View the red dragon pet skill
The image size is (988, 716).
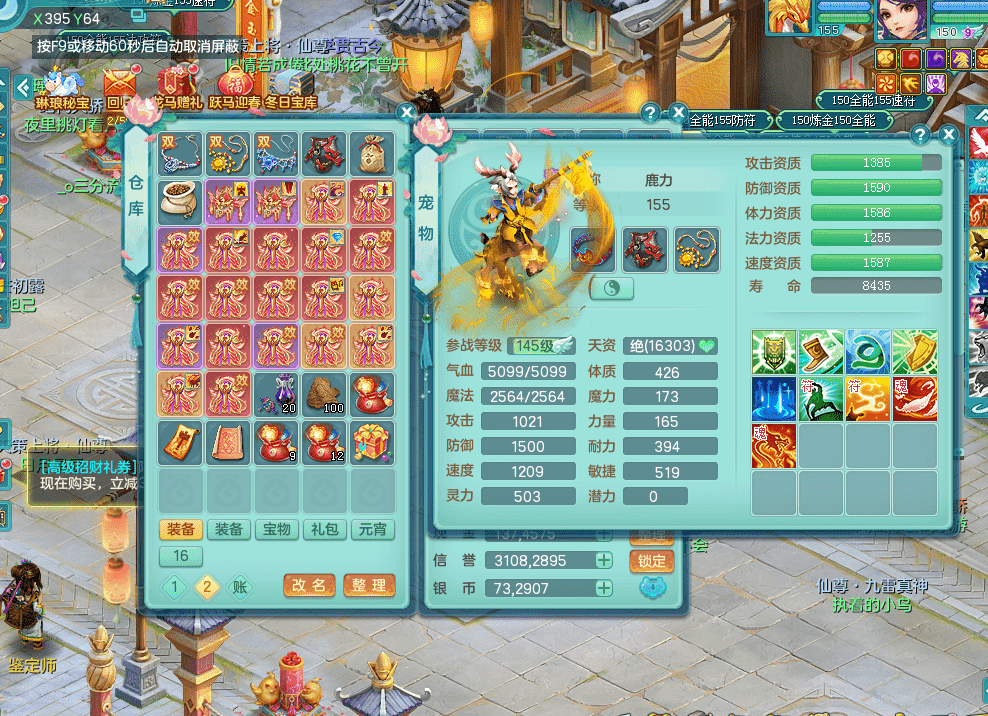tap(774, 446)
